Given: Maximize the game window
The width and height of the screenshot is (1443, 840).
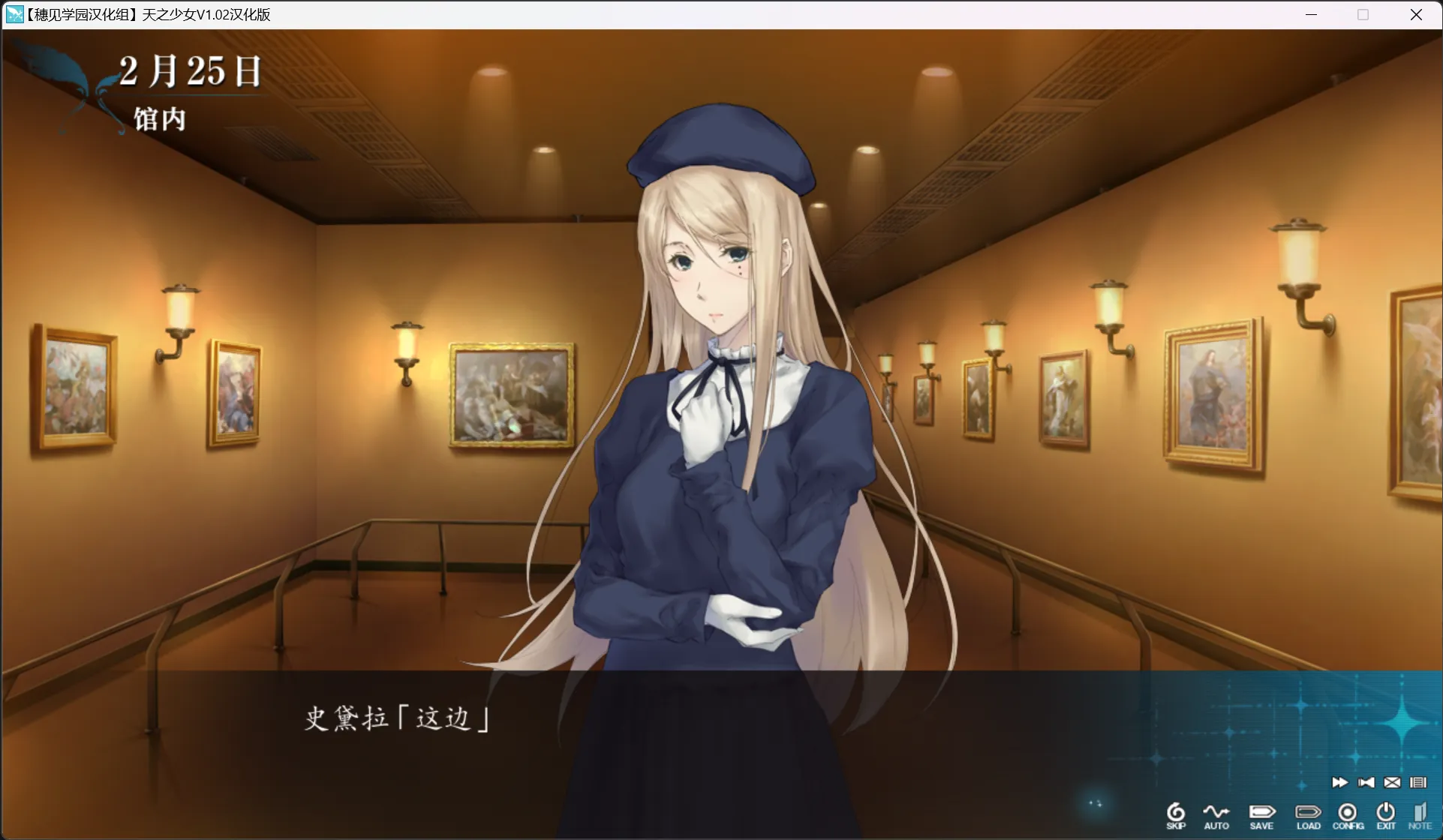Looking at the screenshot, I should pos(1363,14).
